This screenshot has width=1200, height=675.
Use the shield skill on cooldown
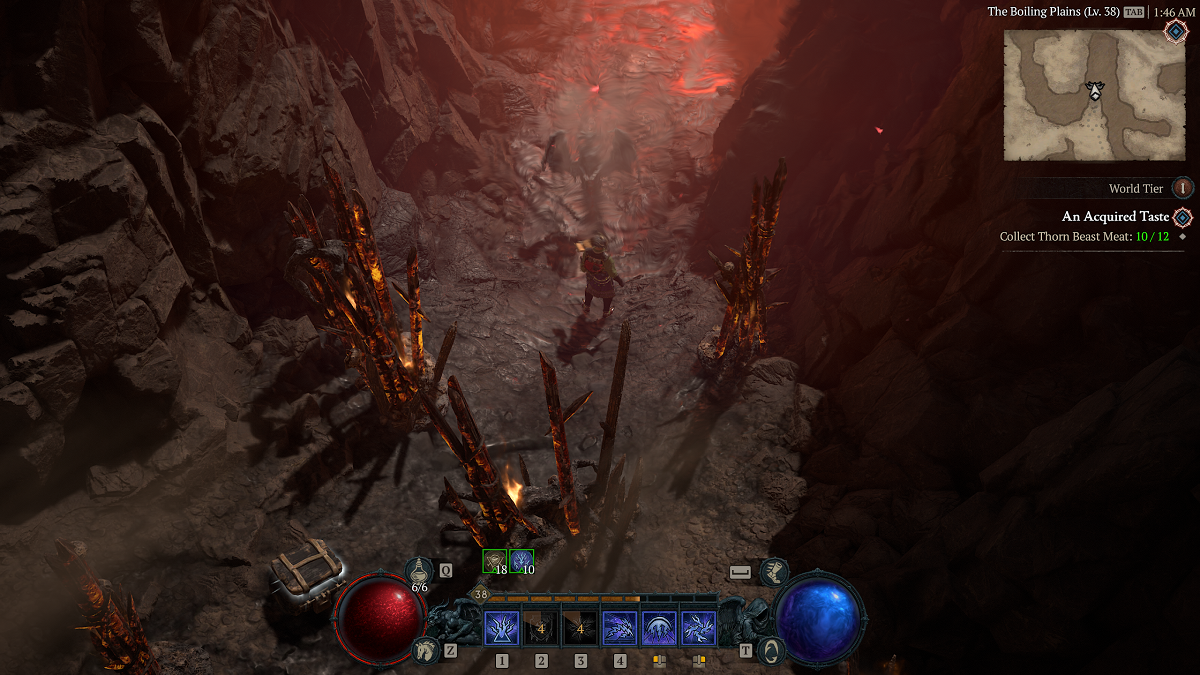click(540, 629)
